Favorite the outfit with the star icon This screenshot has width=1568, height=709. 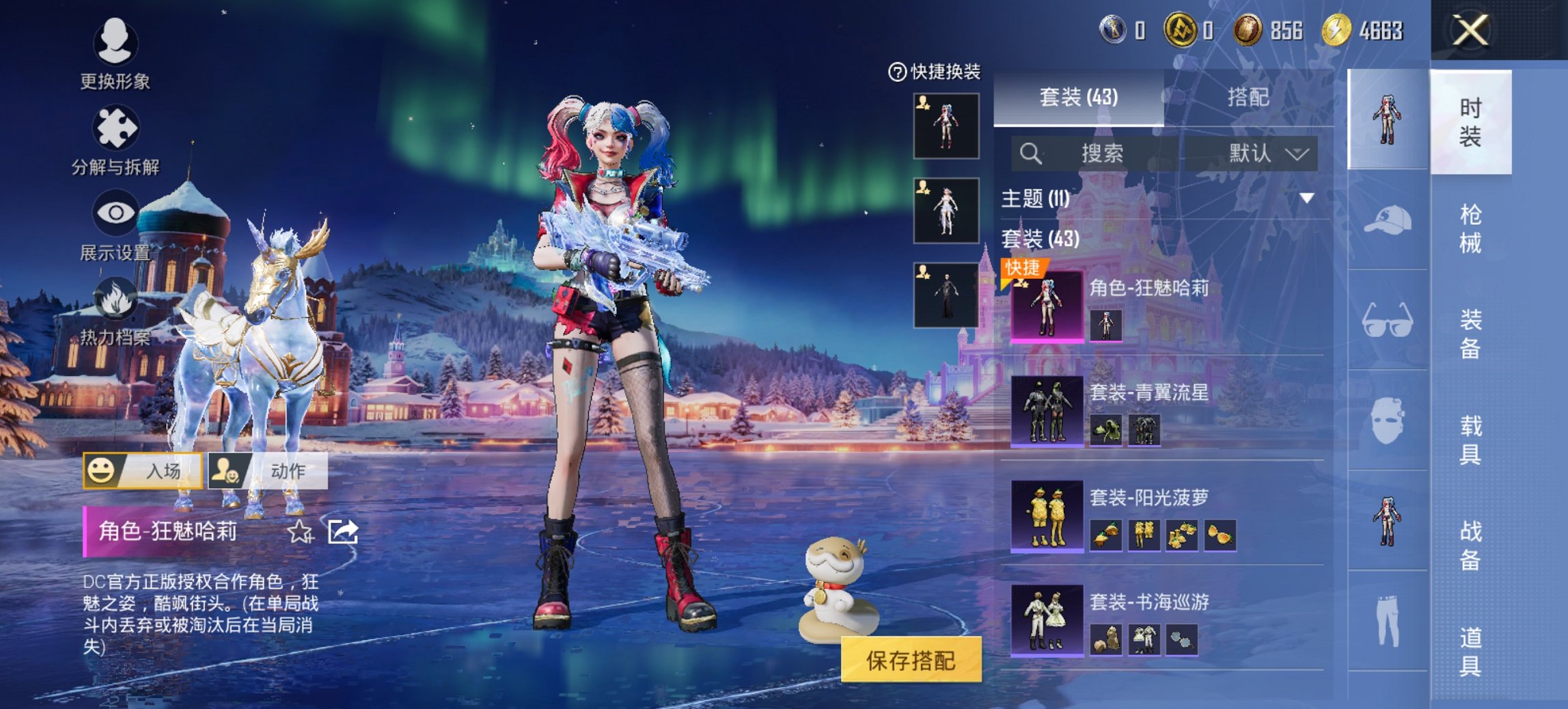click(300, 531)
